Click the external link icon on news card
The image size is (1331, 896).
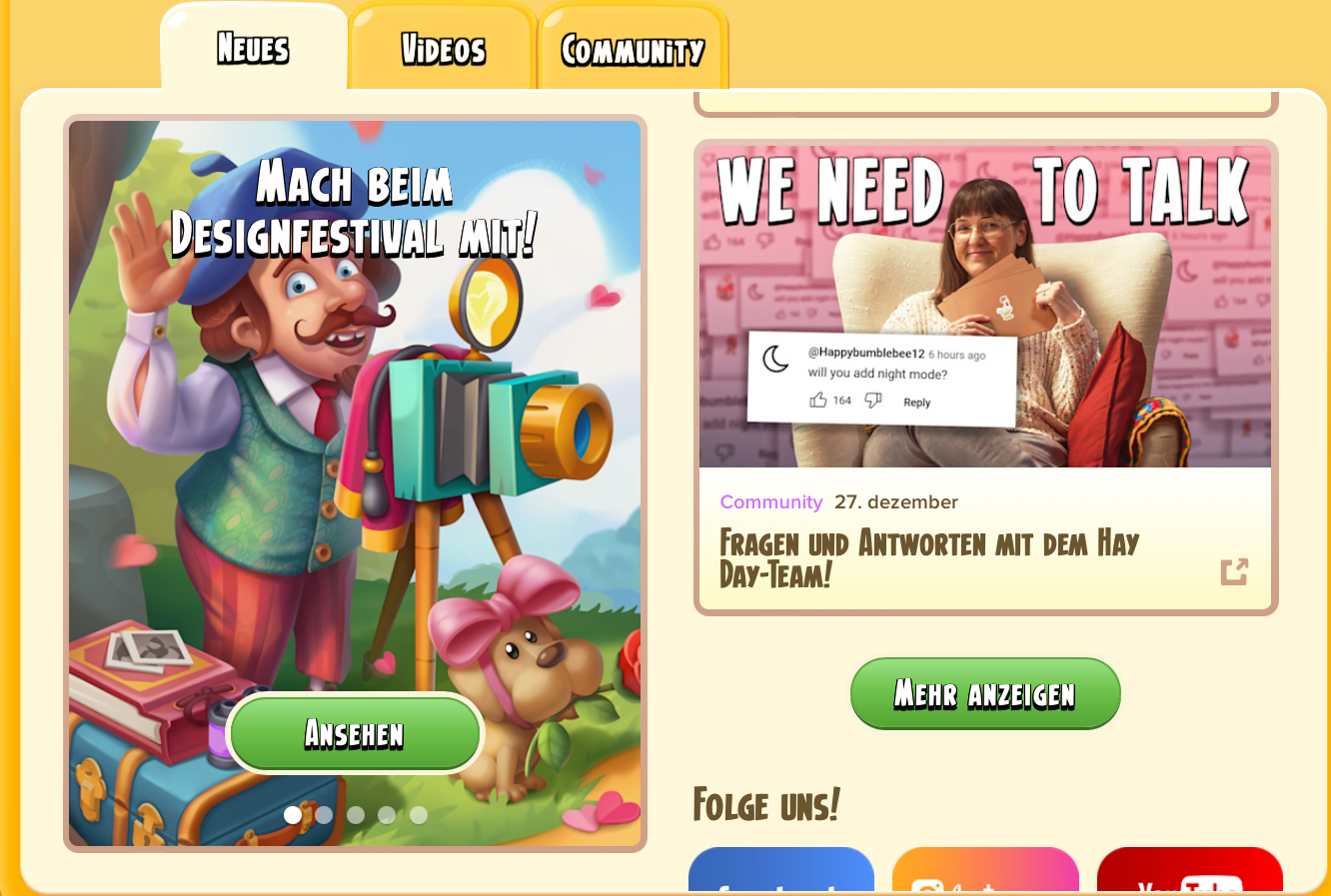[1234, 571]
